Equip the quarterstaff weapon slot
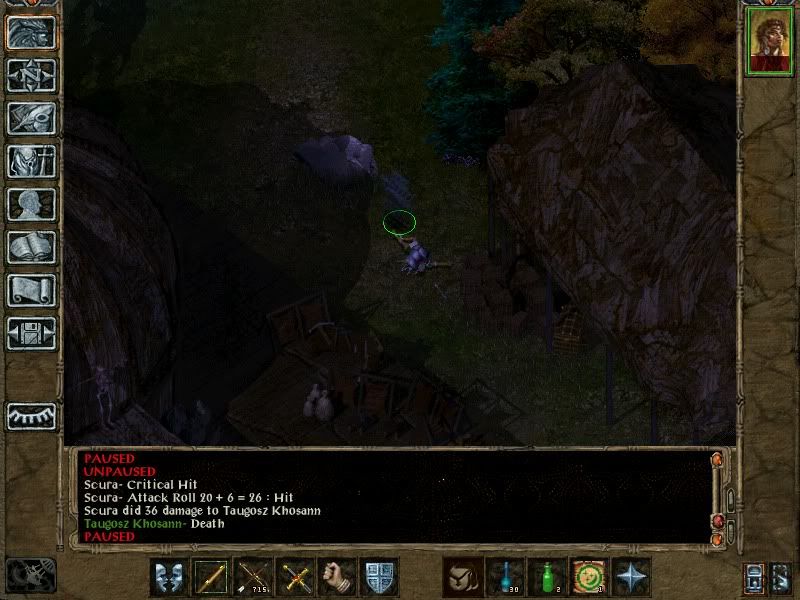This screenshot has height=600, width=800. (210, 576)
